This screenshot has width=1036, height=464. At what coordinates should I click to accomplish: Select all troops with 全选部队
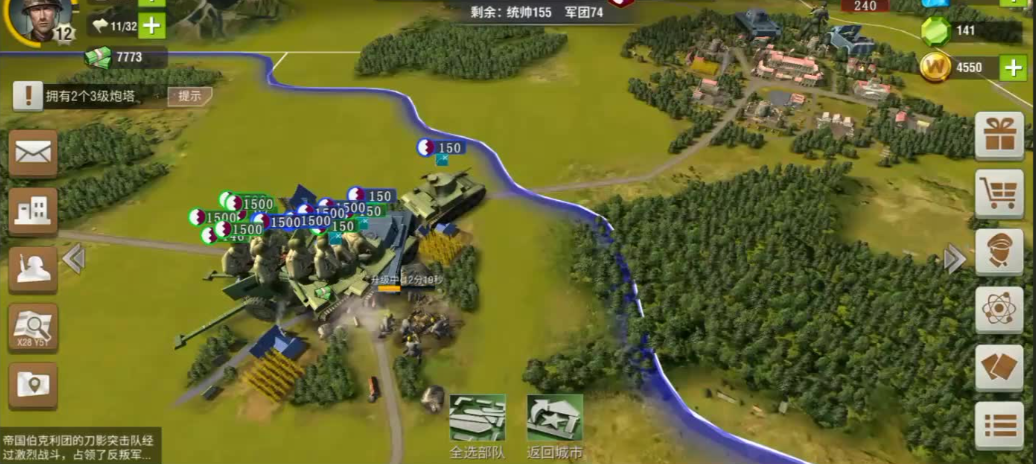477,424
